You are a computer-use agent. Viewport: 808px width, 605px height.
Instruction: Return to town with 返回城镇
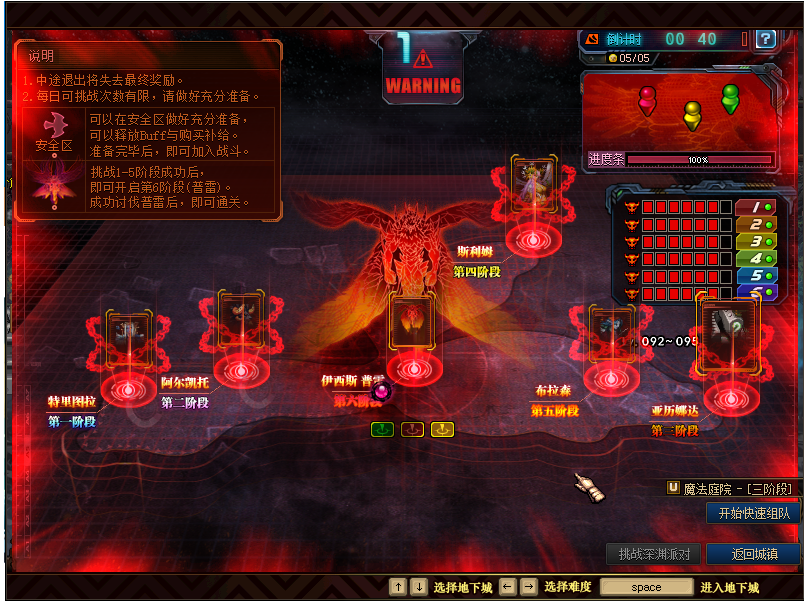(752, 554)
